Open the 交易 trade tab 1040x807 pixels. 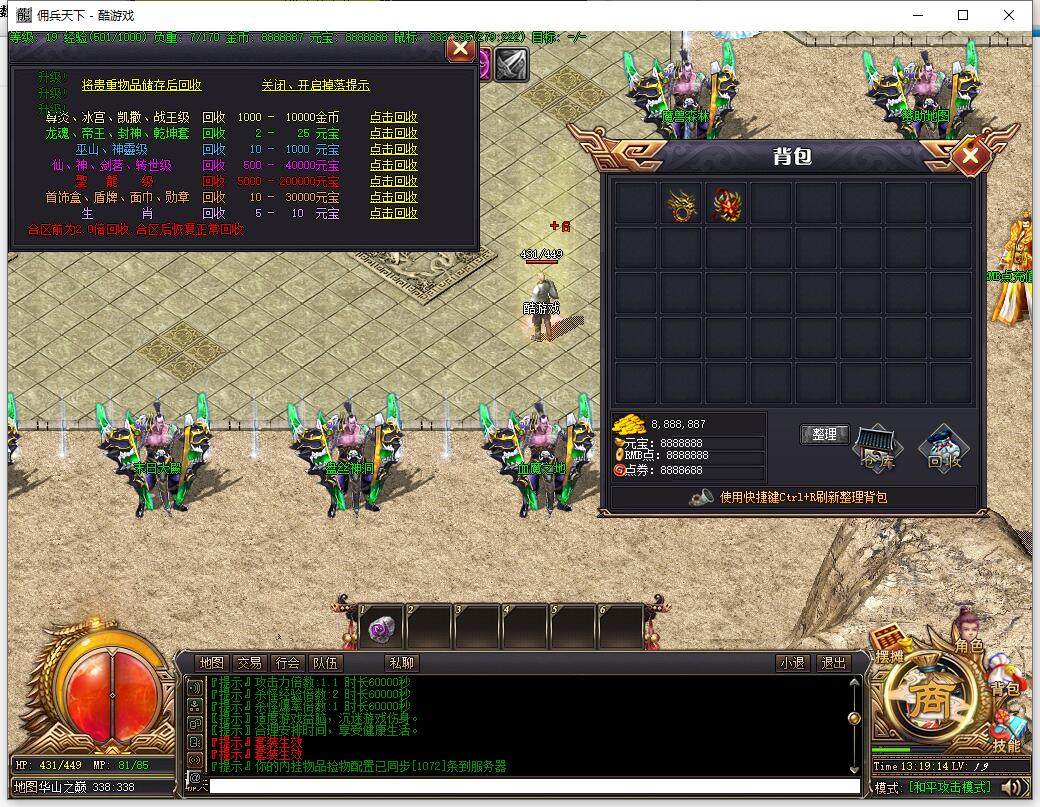[x=249, y=662]
